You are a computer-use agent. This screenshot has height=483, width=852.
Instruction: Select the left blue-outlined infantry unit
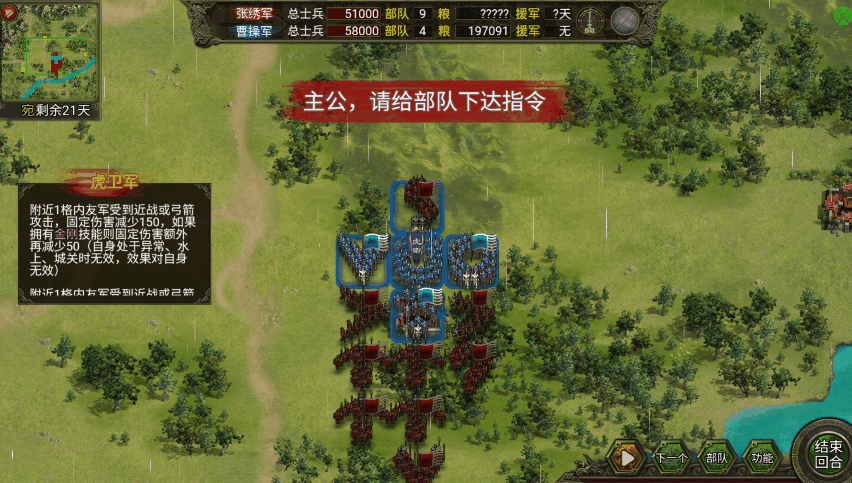[362, 261]
